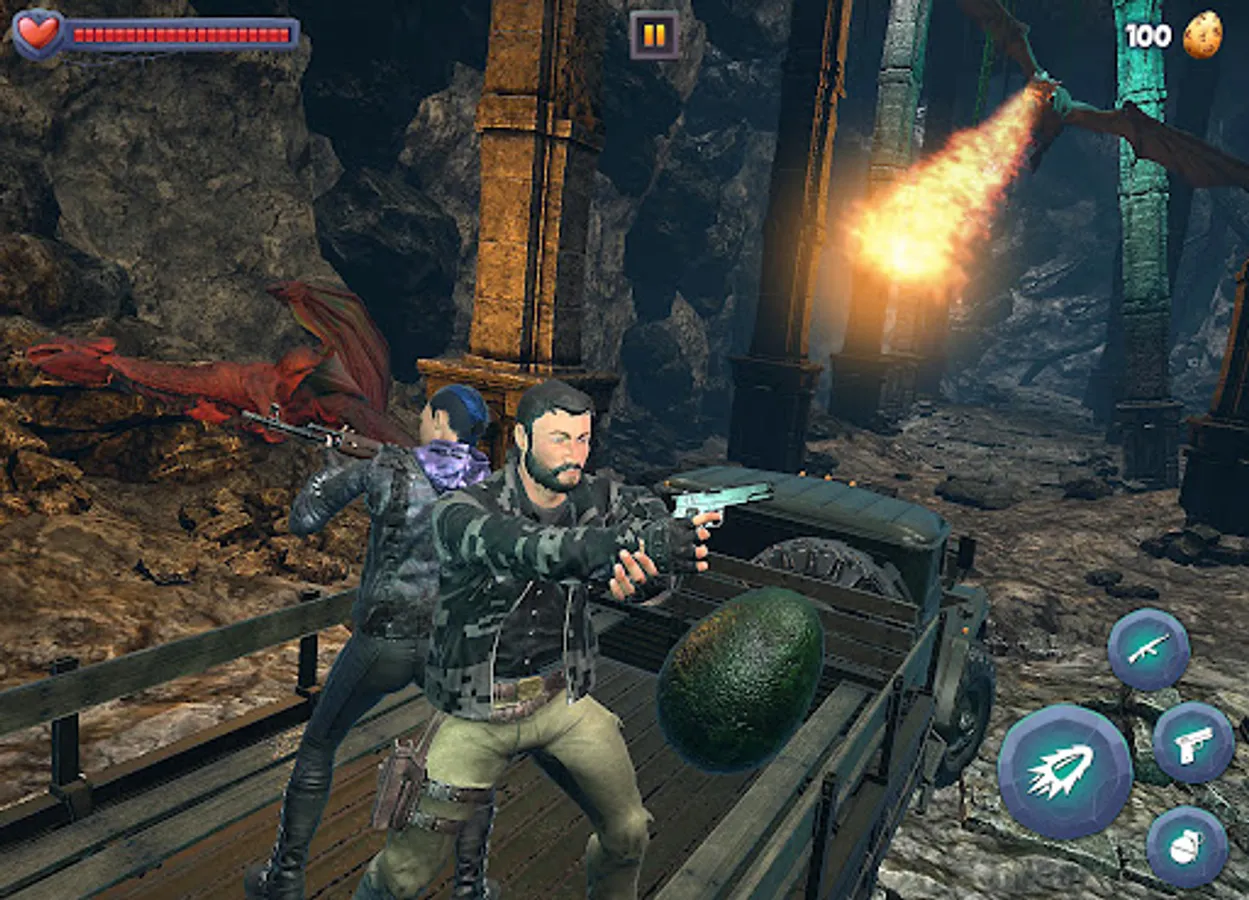This screenshot has width=1249, height=900.
Task: Pause the game with the pause button
Action: click(654, 36)
